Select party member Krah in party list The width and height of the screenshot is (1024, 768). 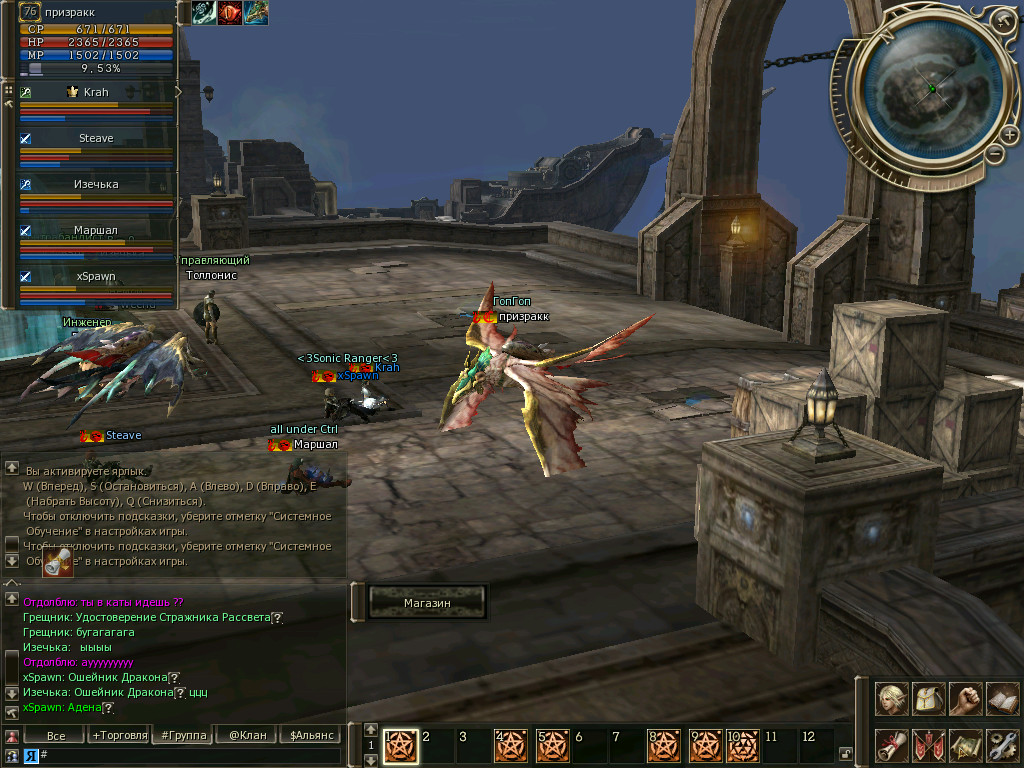coord(96,92)
